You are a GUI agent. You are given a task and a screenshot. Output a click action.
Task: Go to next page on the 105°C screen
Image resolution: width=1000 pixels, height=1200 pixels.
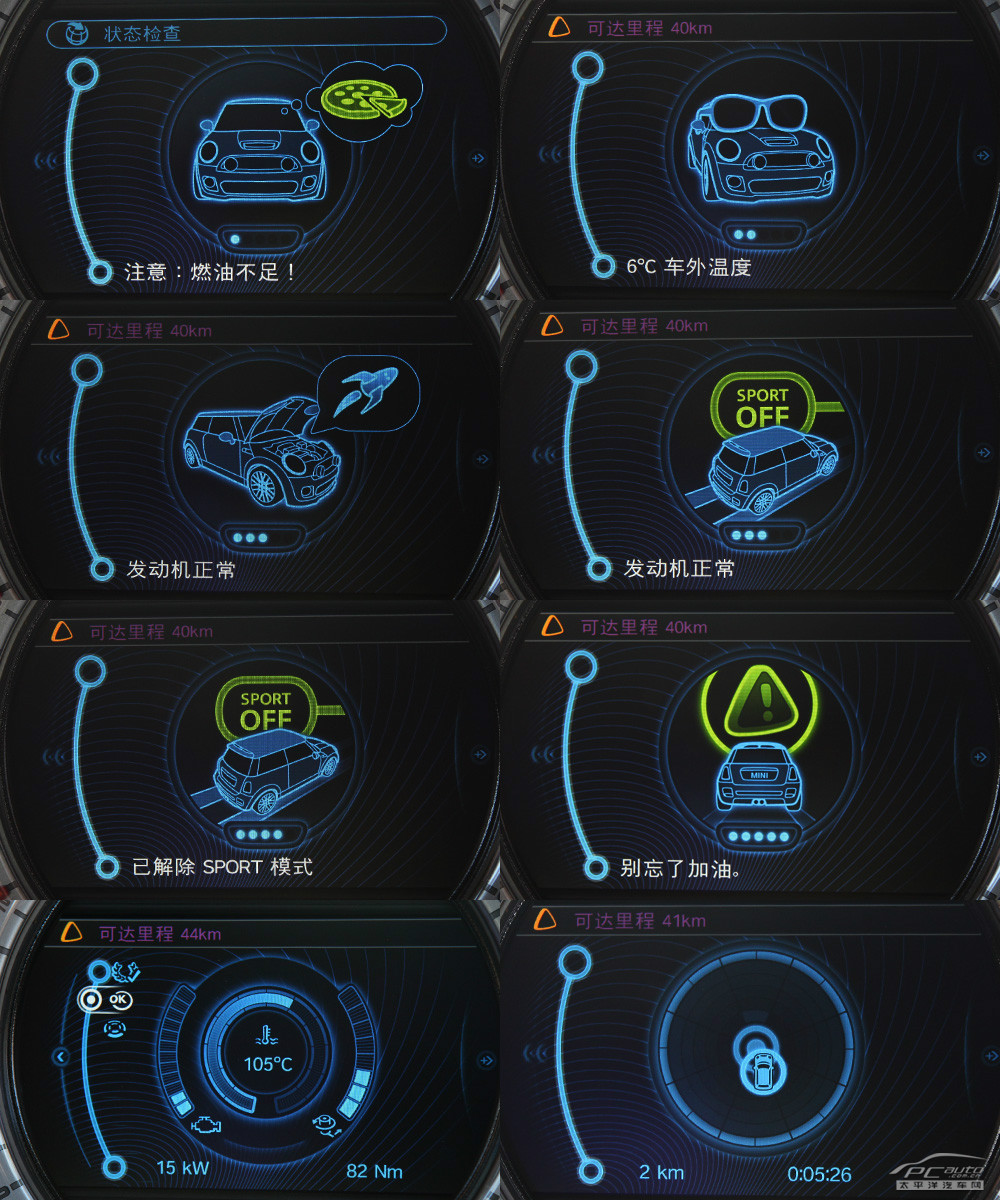[485, 1059]
